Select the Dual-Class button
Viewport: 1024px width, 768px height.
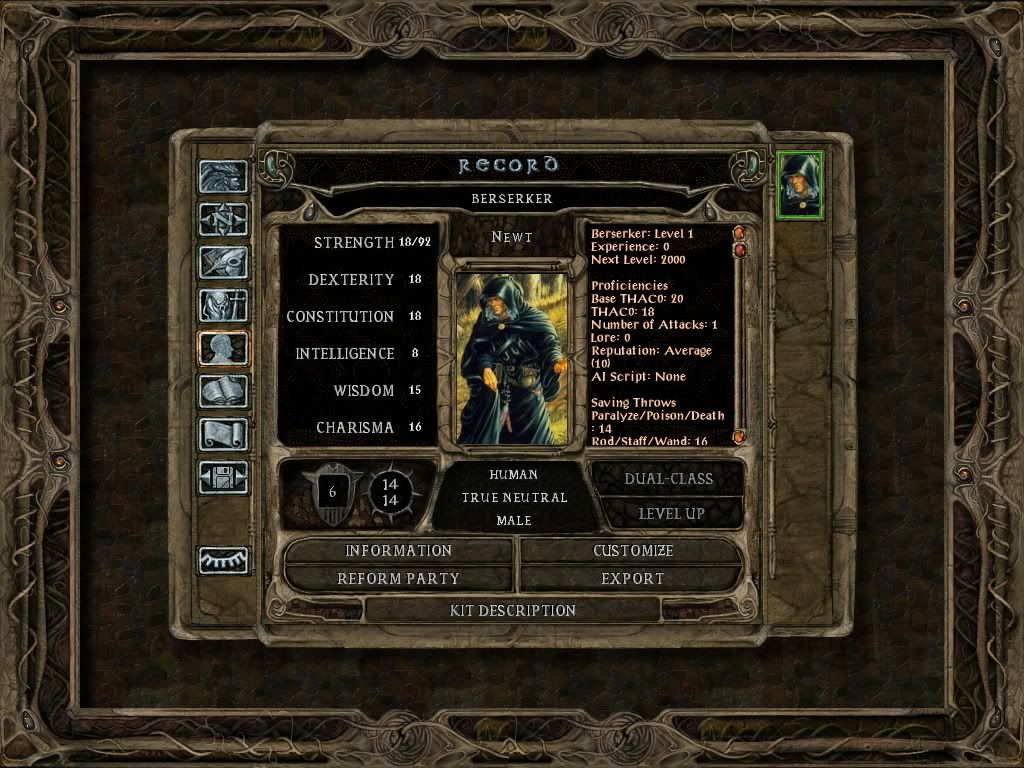668,479
